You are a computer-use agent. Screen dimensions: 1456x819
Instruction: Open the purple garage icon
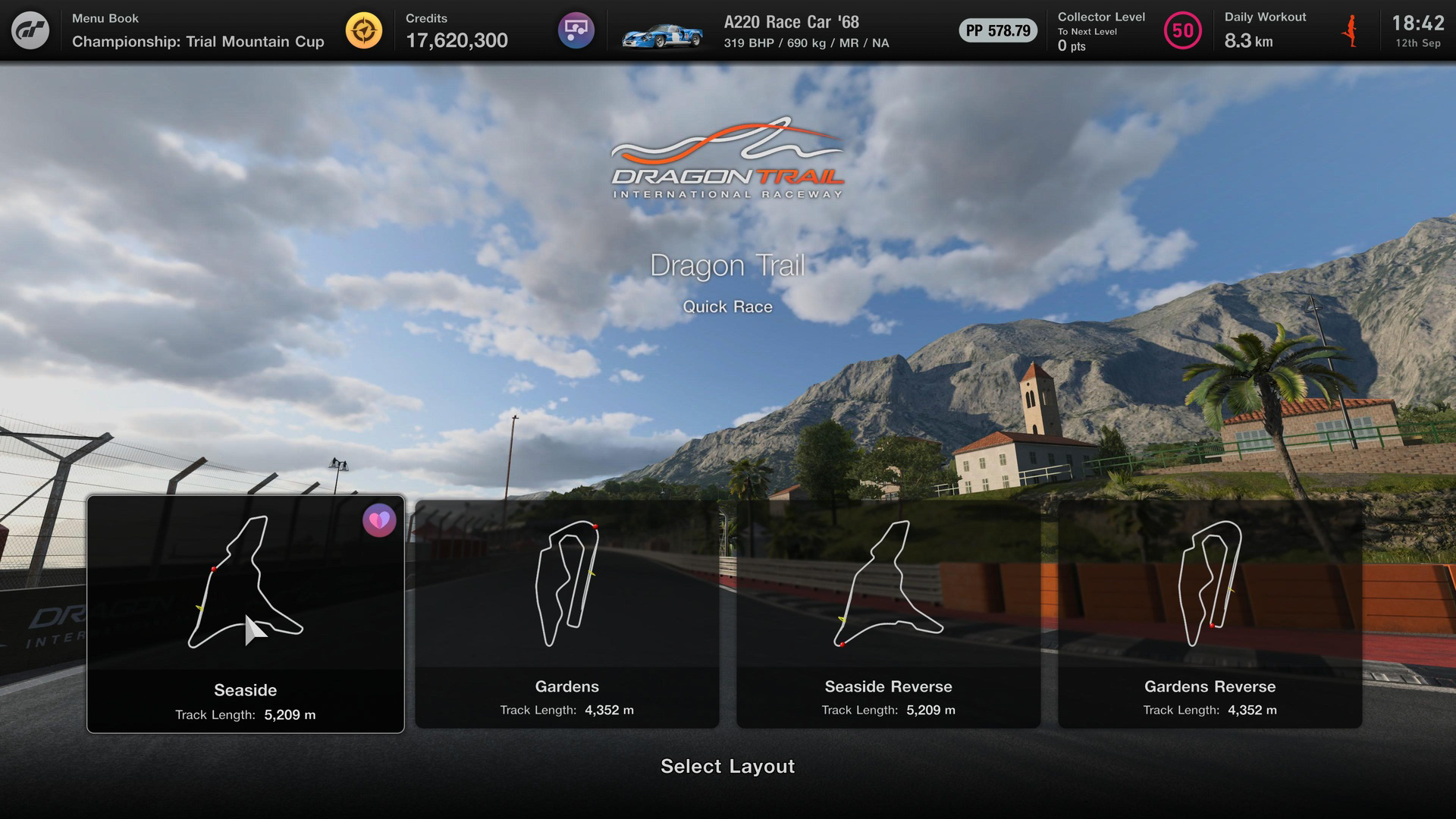576,31
